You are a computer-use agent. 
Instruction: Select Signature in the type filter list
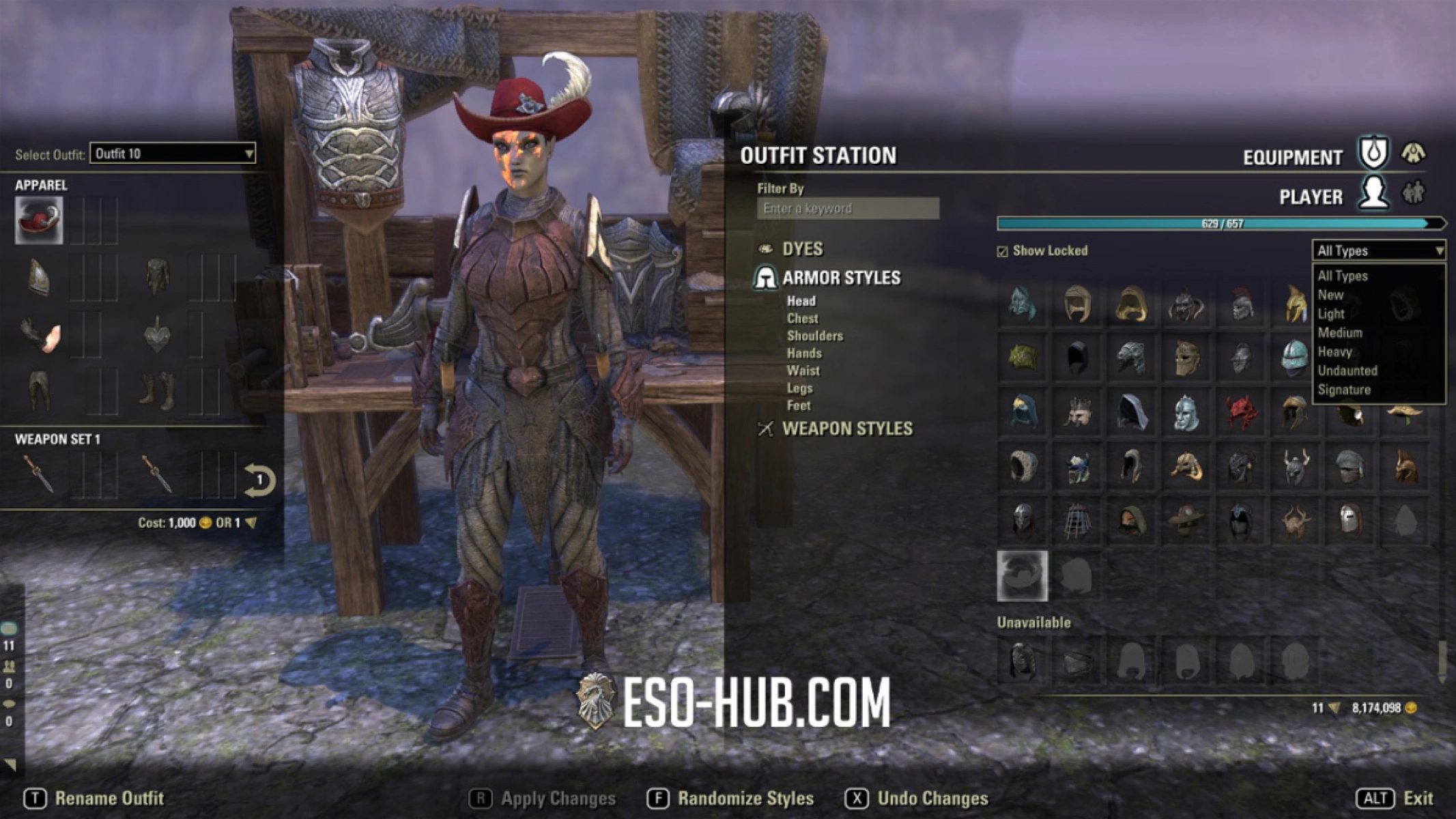click(x=1345, y=390)
